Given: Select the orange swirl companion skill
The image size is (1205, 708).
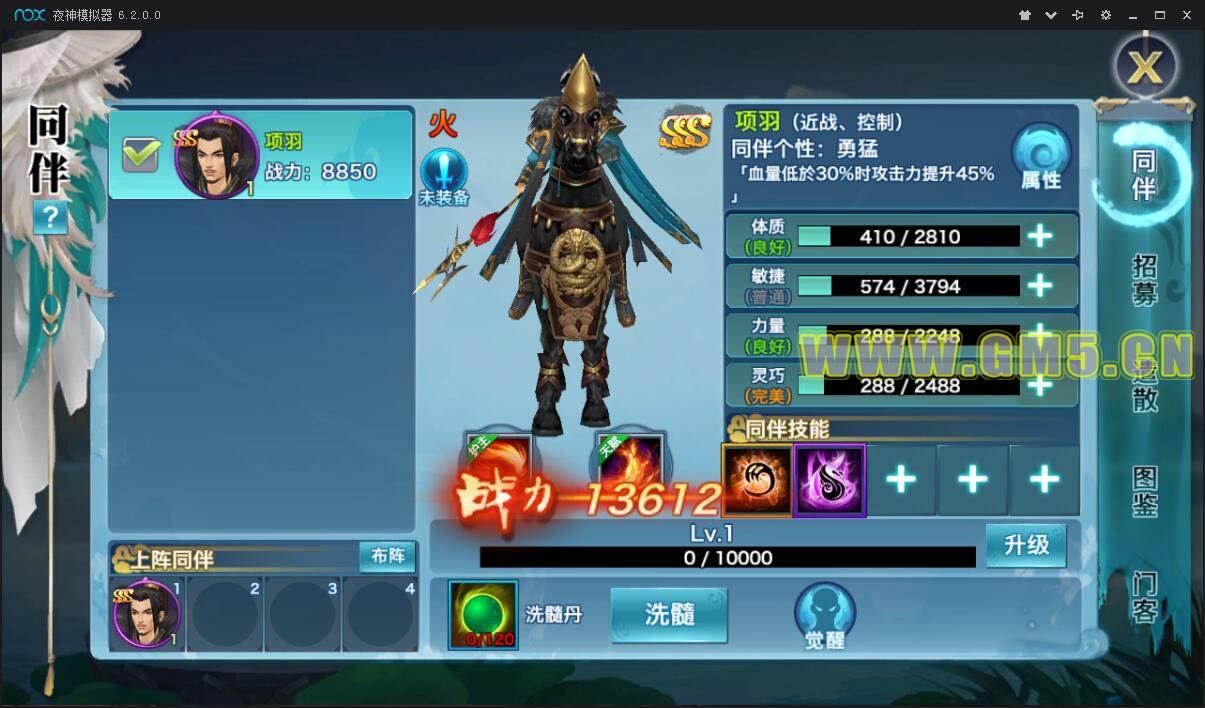Looking at the screenshot, I should (x=757, y=480).
